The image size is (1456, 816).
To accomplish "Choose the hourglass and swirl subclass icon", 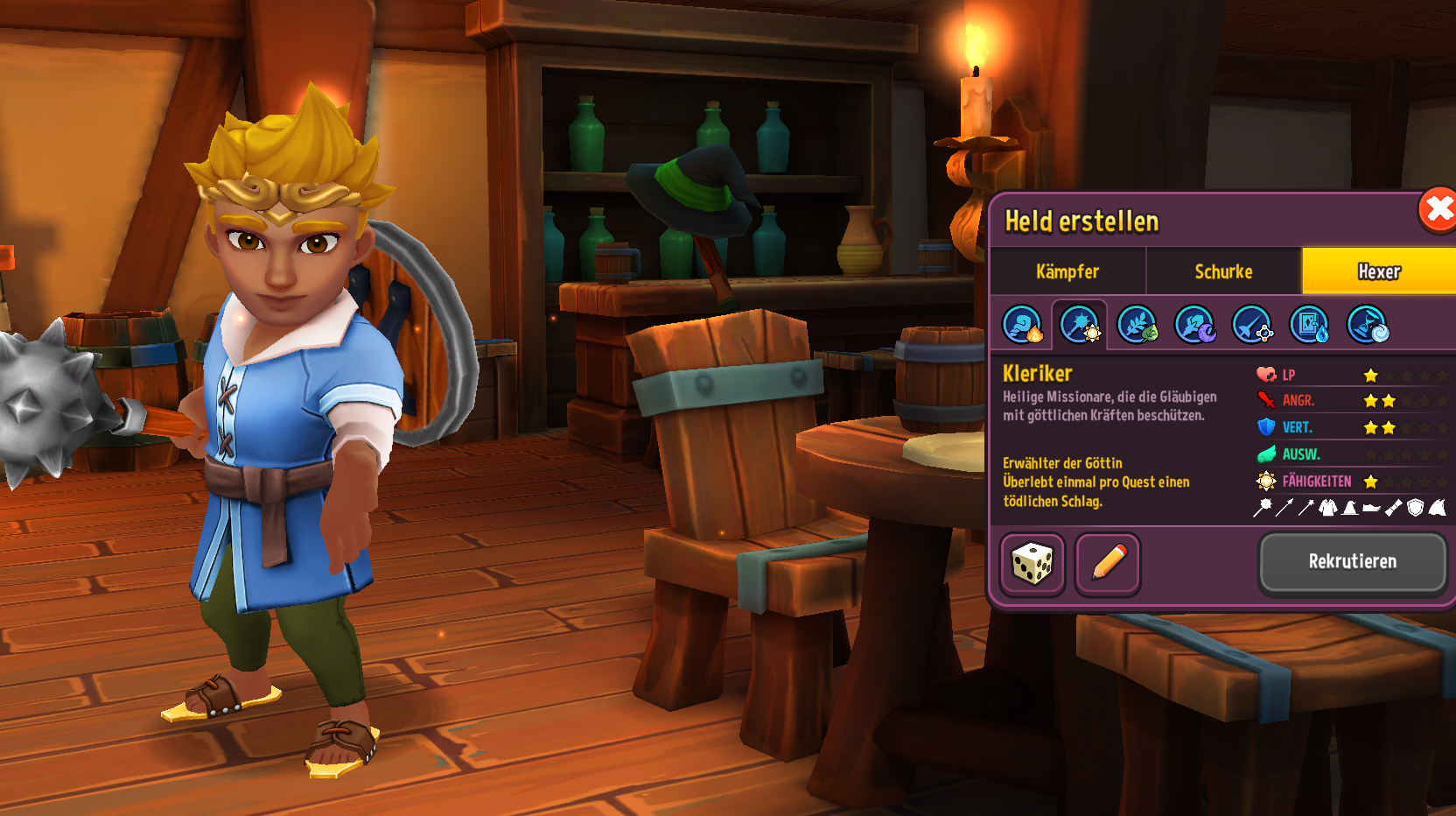I will 1367,325.
